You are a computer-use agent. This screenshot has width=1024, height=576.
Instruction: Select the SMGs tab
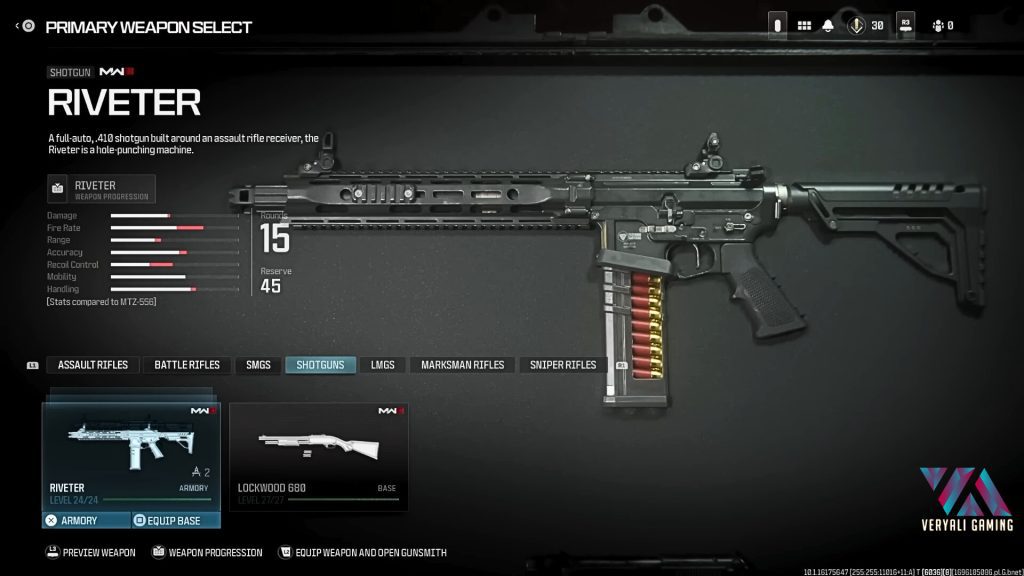[x=258, y=365]
